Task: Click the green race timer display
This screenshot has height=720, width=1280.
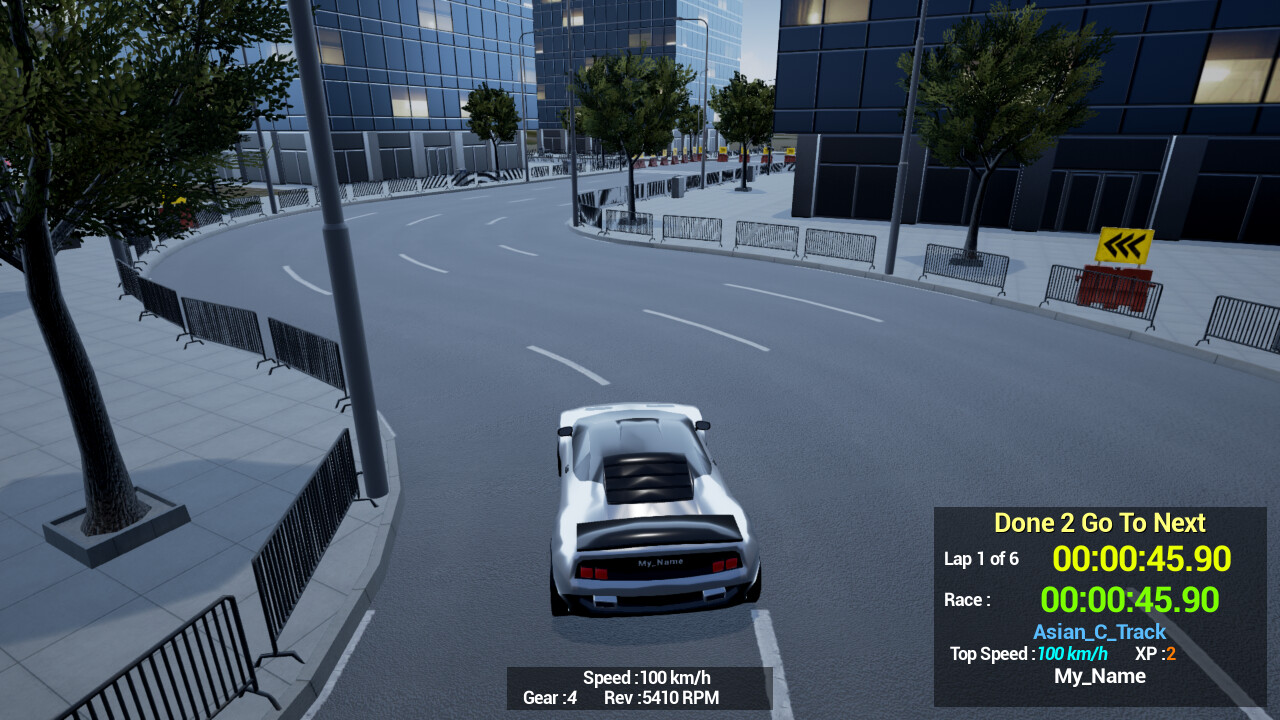Action: (1128, 600)
